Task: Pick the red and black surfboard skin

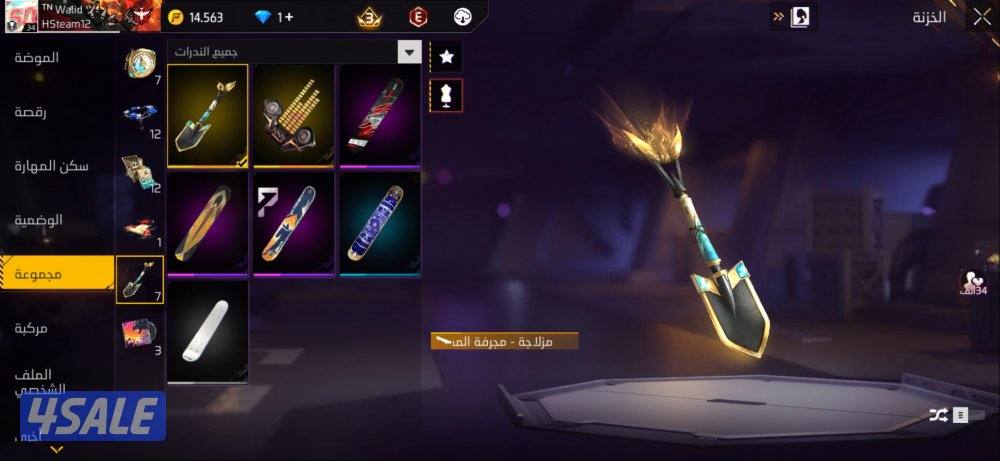Action: click(x=380, y=115)
